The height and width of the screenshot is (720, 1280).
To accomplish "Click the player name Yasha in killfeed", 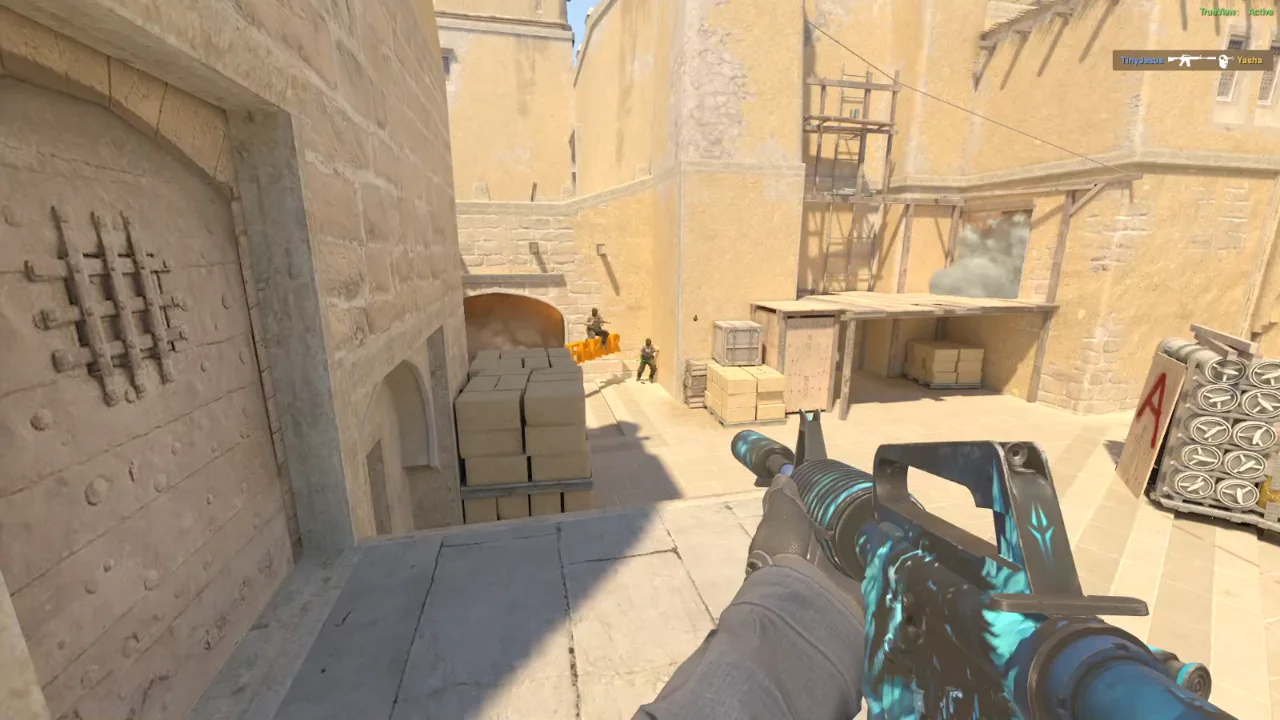I will (x=1250, y=61).
